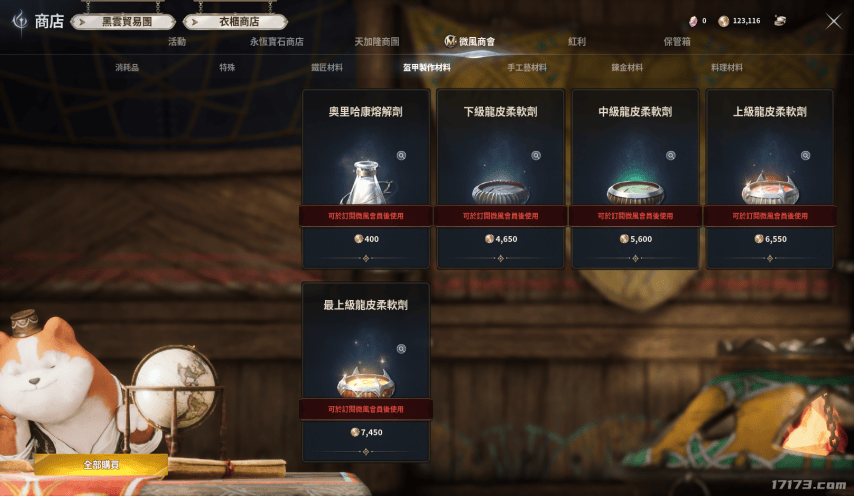
Task: Switch to the 活動 tab
Action: [177, 42]
